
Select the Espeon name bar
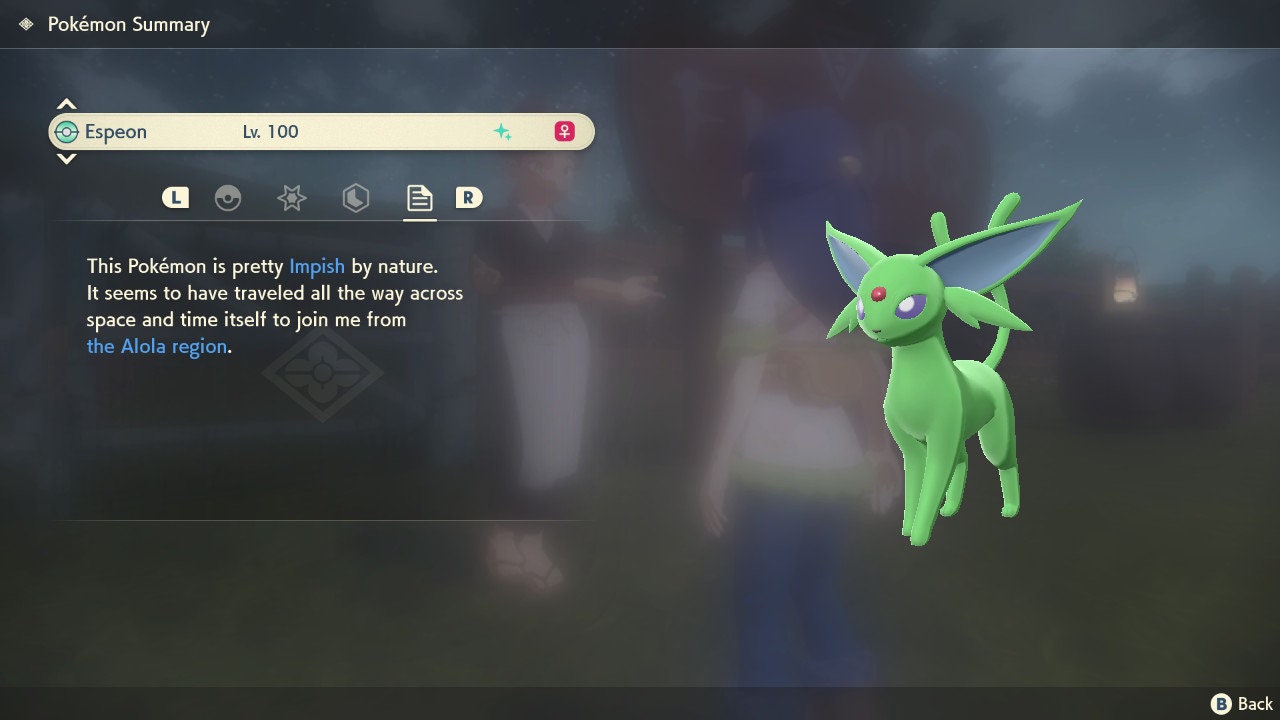coord(320,132)
